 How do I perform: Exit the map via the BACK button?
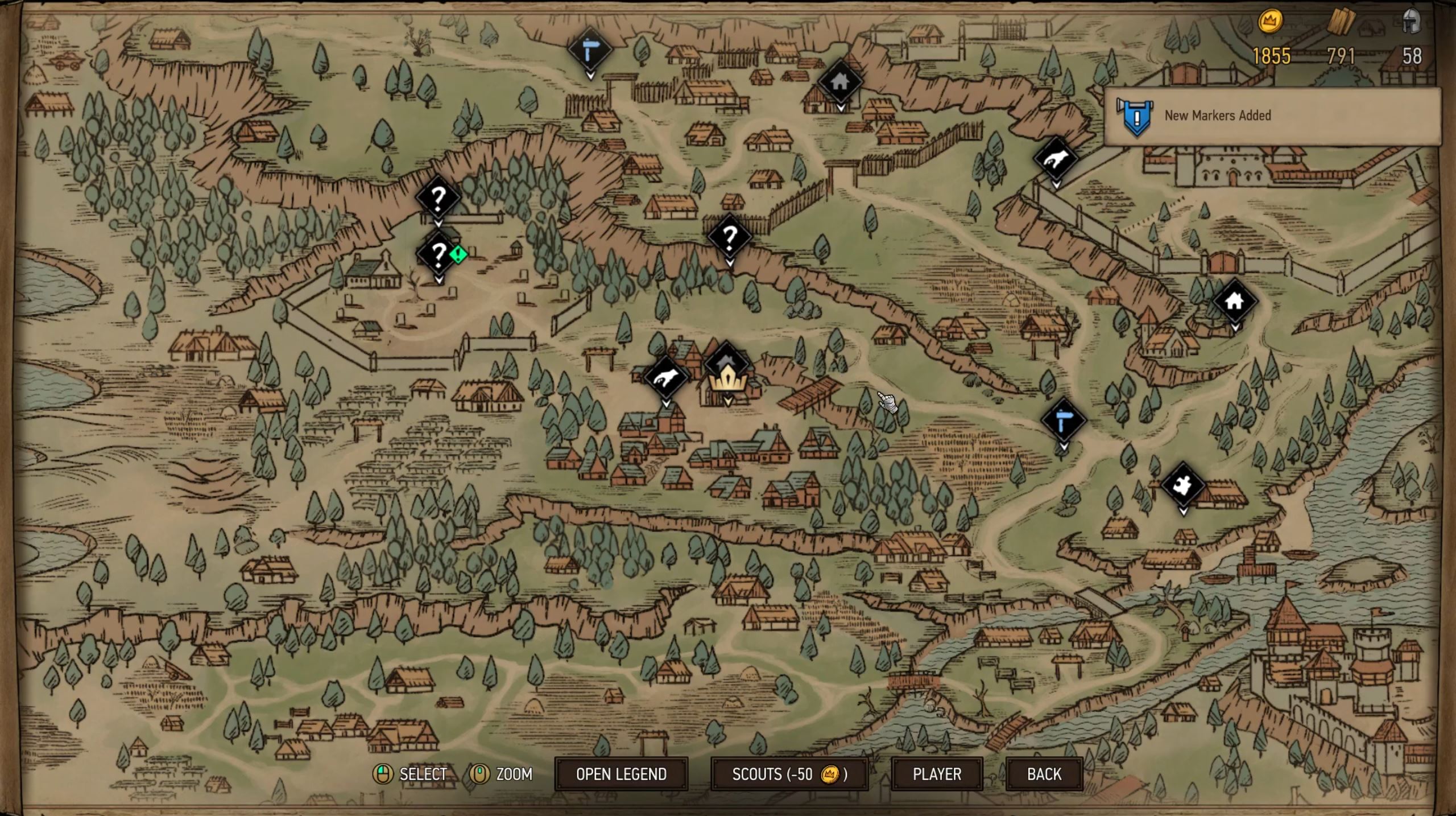1044,774
